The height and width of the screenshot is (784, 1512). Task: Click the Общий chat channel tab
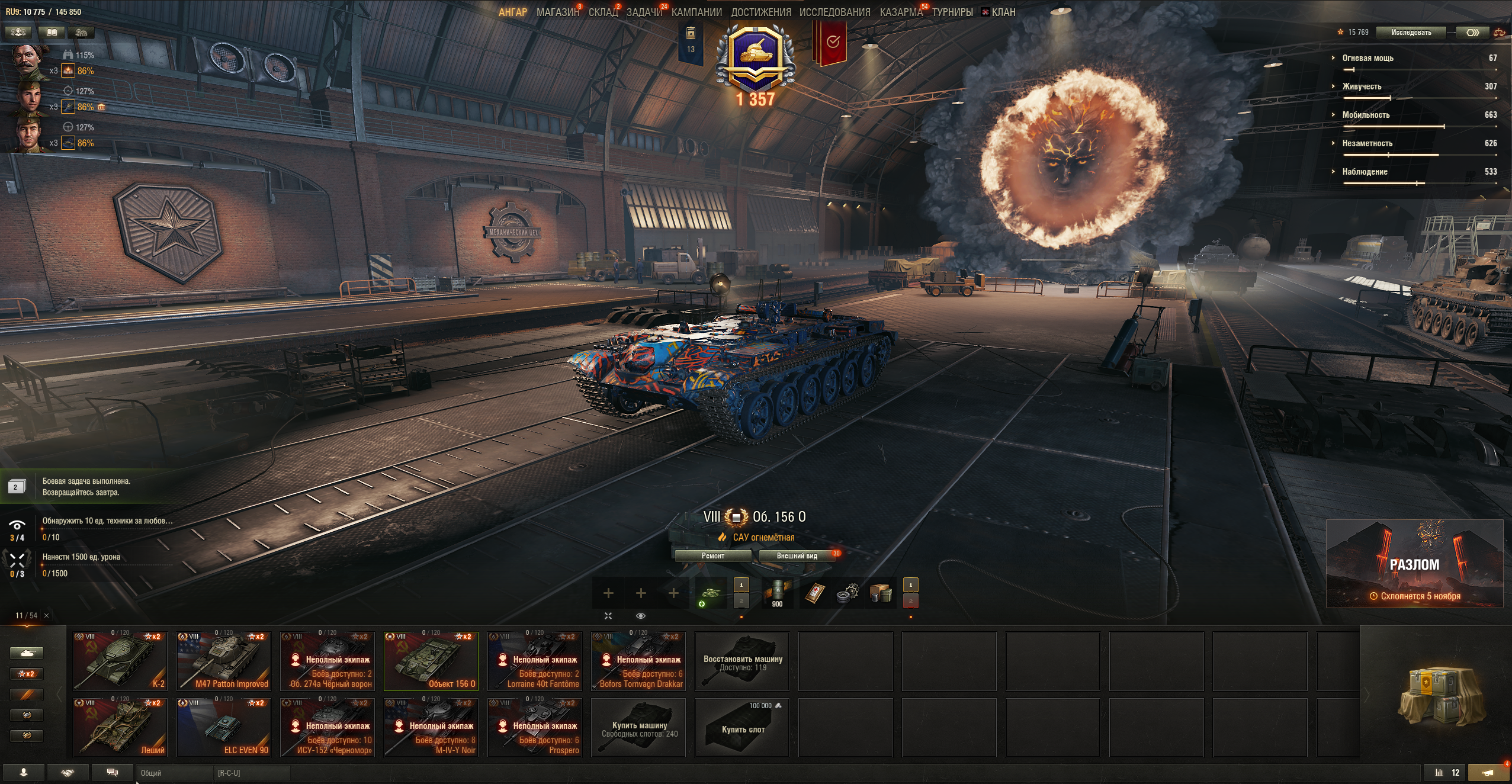175,773
